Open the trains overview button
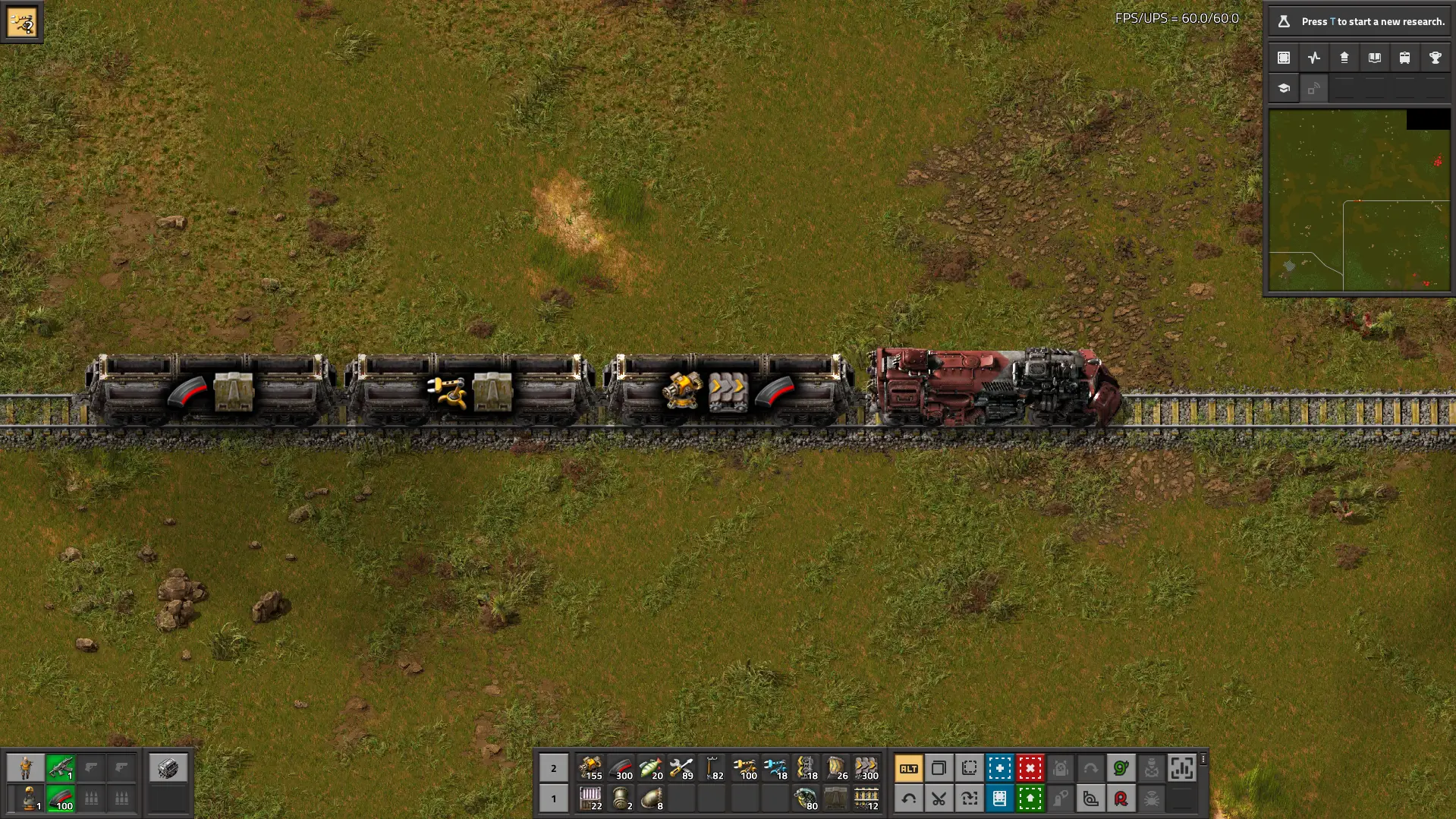 (1404, 58)
